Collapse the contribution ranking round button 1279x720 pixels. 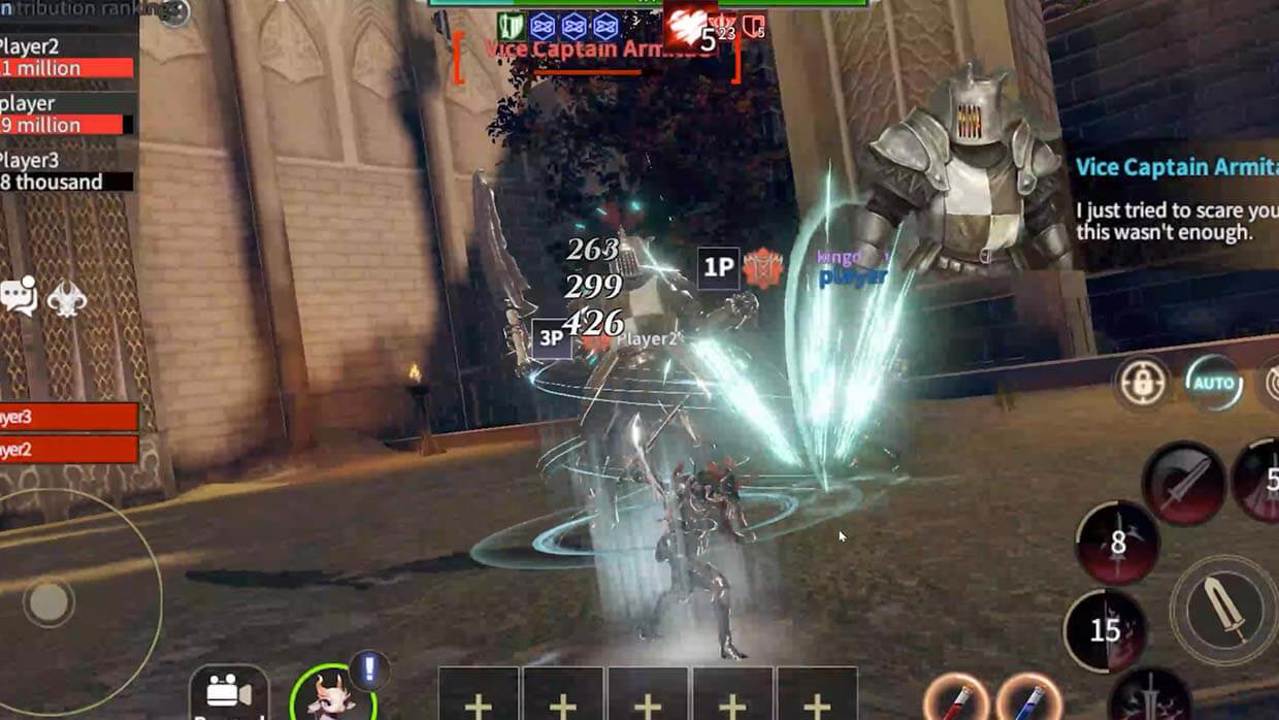click(x=174, y=12)
